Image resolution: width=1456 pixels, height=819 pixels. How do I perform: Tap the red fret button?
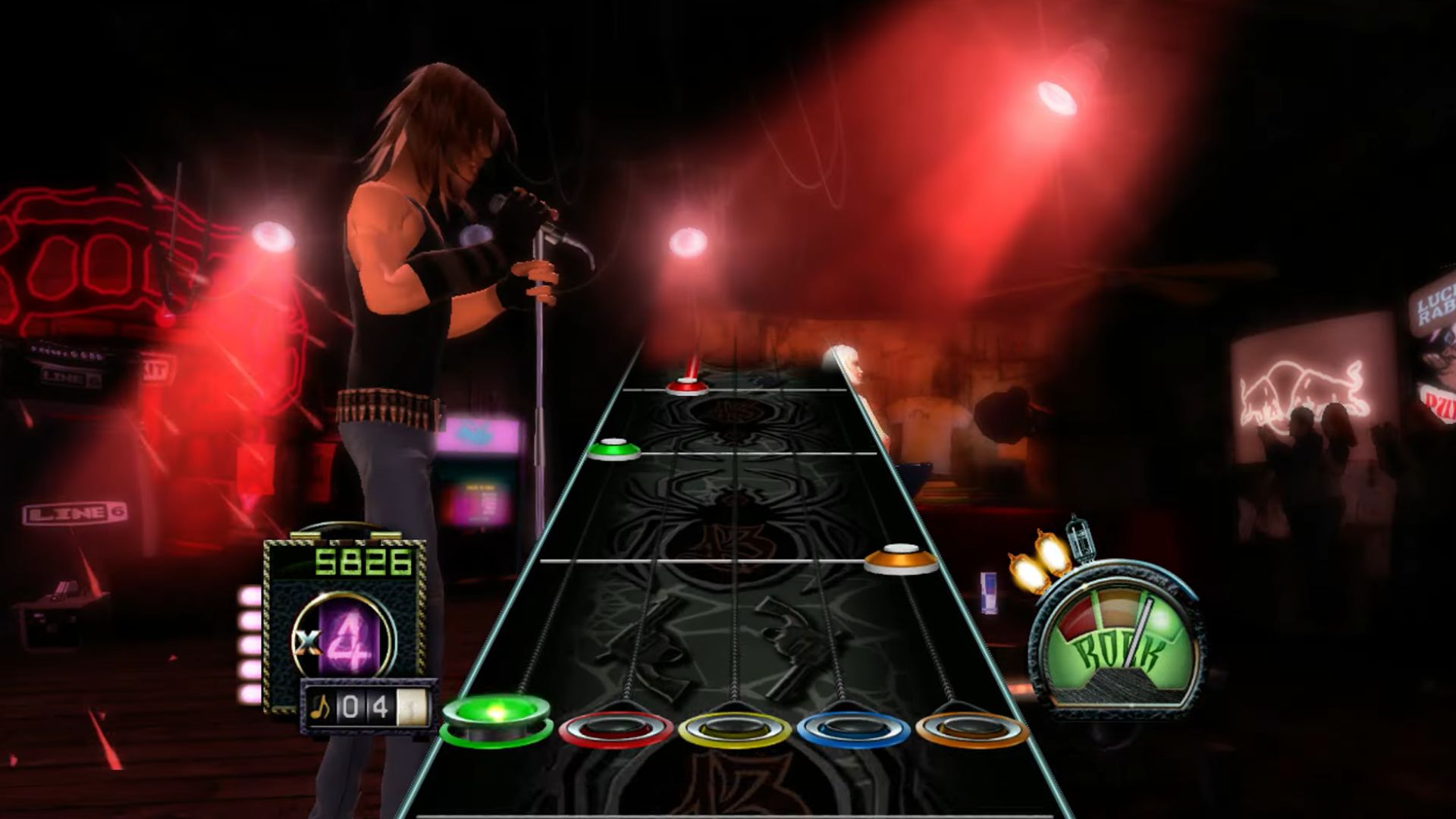tap(616, 730)
